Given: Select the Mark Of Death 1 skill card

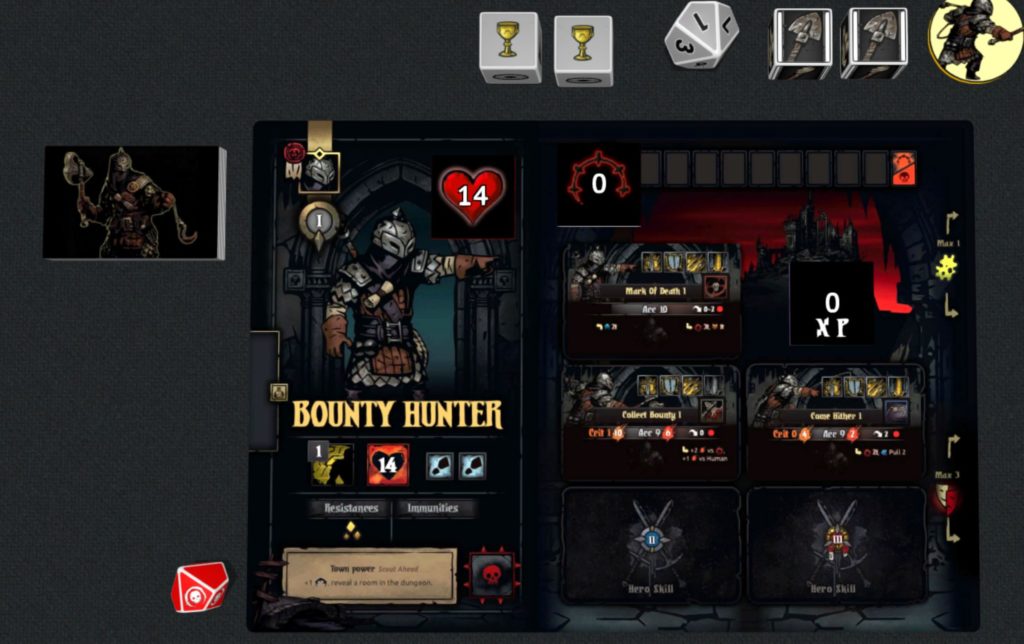Looking at the screenshot, I should tap(653, 300).
